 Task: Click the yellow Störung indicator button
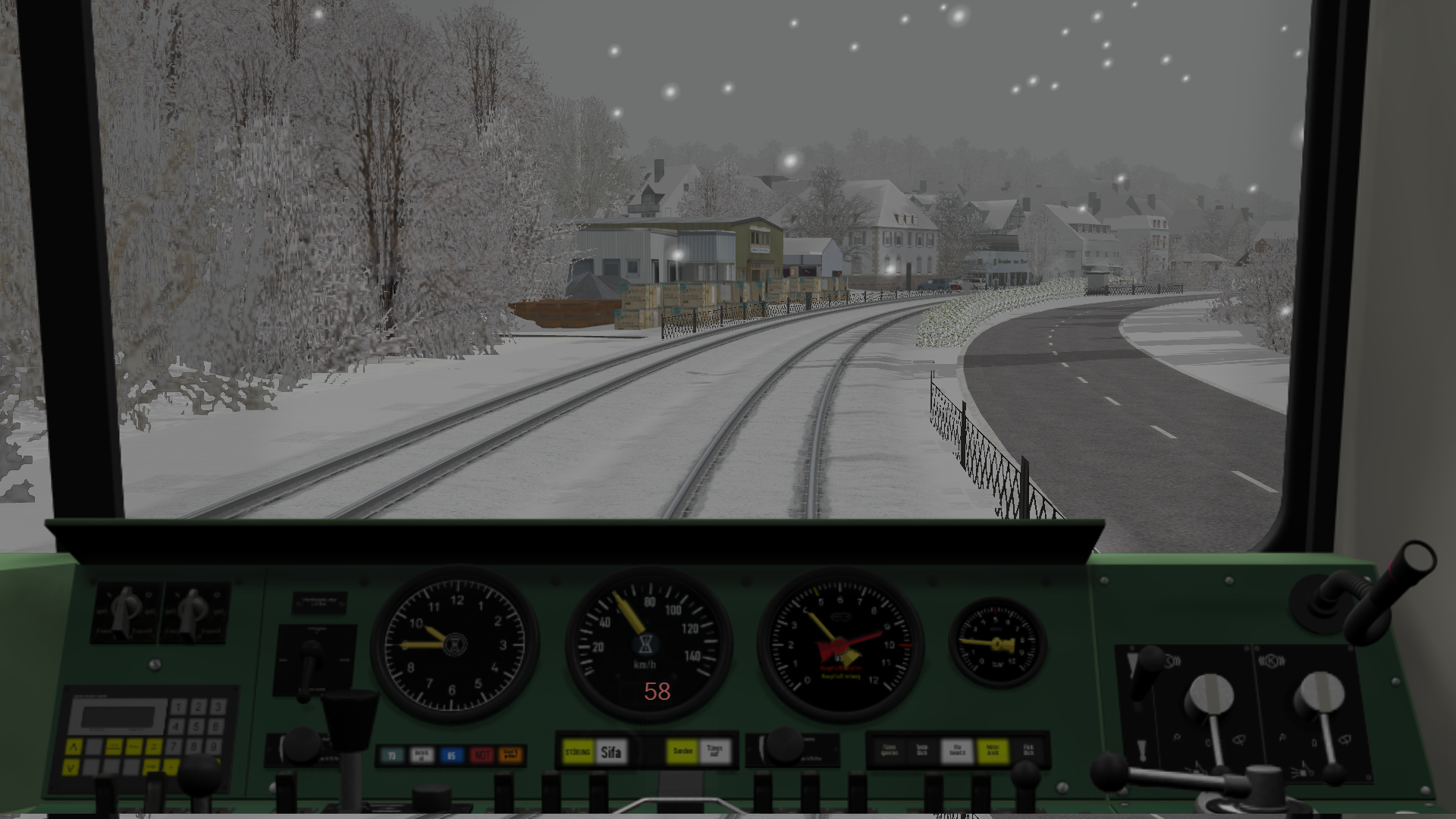578,752
